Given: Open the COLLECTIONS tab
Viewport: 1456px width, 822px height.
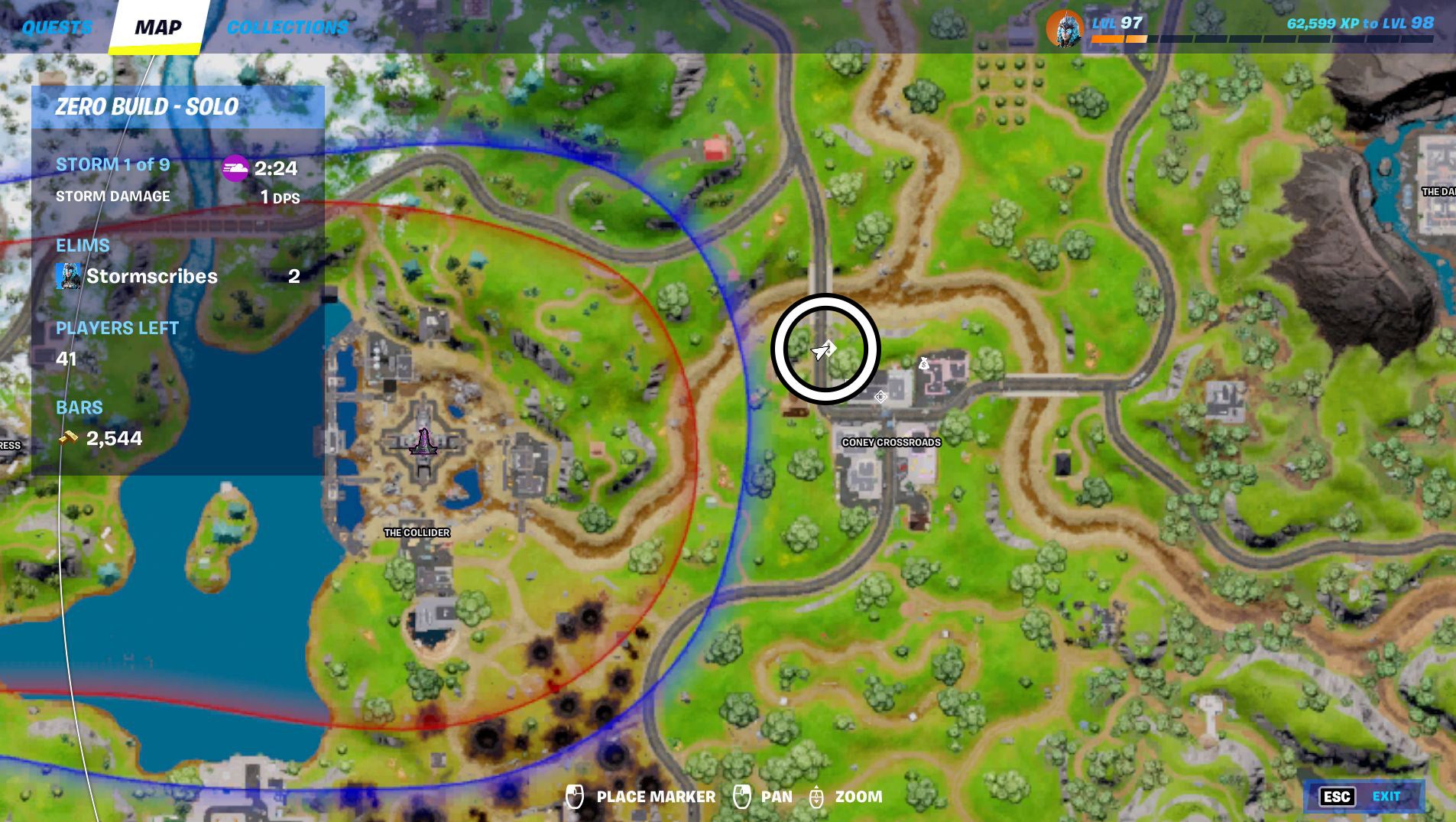Looking at the screenshot, I should [287, 26].
